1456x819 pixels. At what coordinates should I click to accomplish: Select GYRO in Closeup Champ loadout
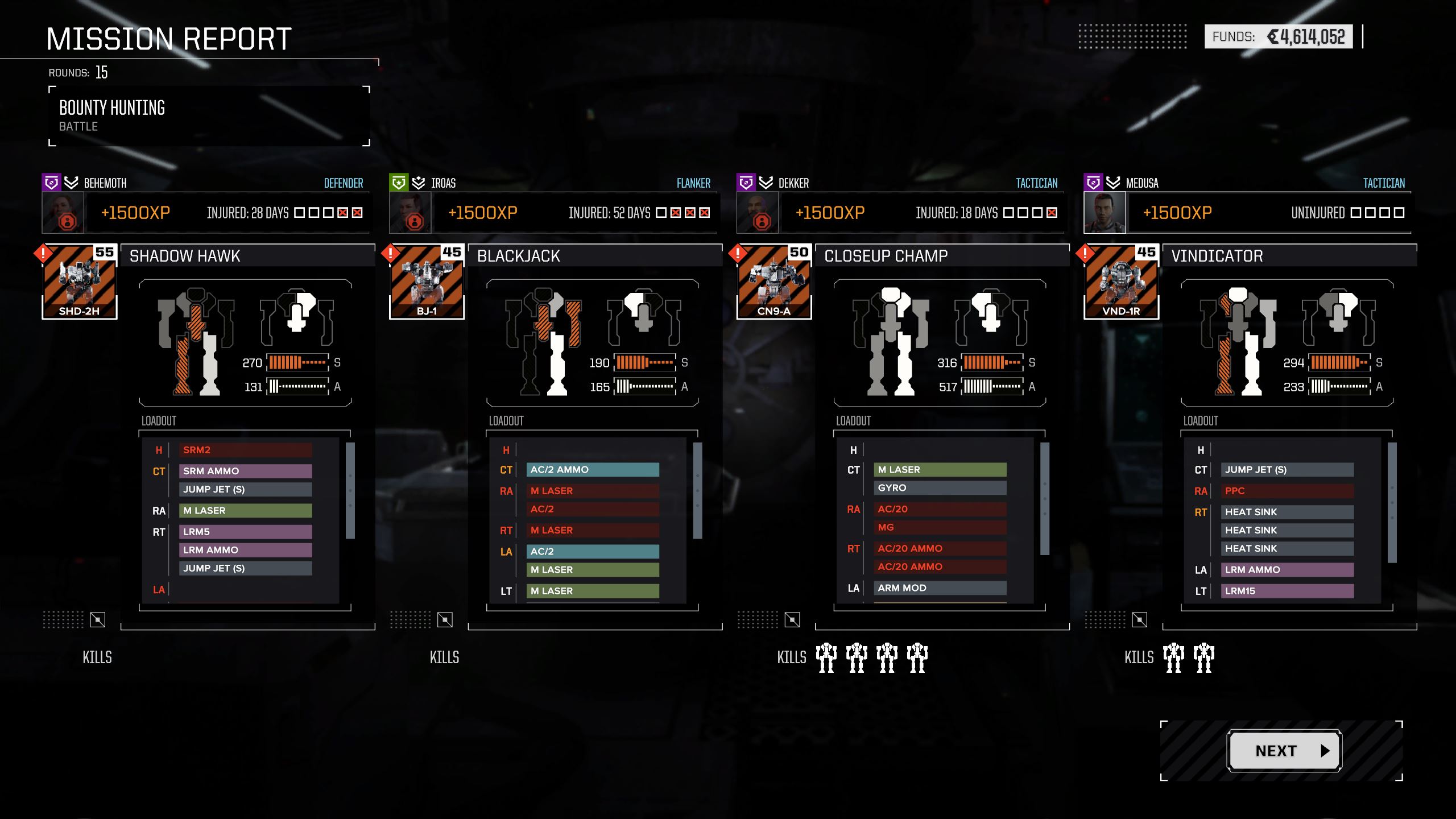coord(940,488)
